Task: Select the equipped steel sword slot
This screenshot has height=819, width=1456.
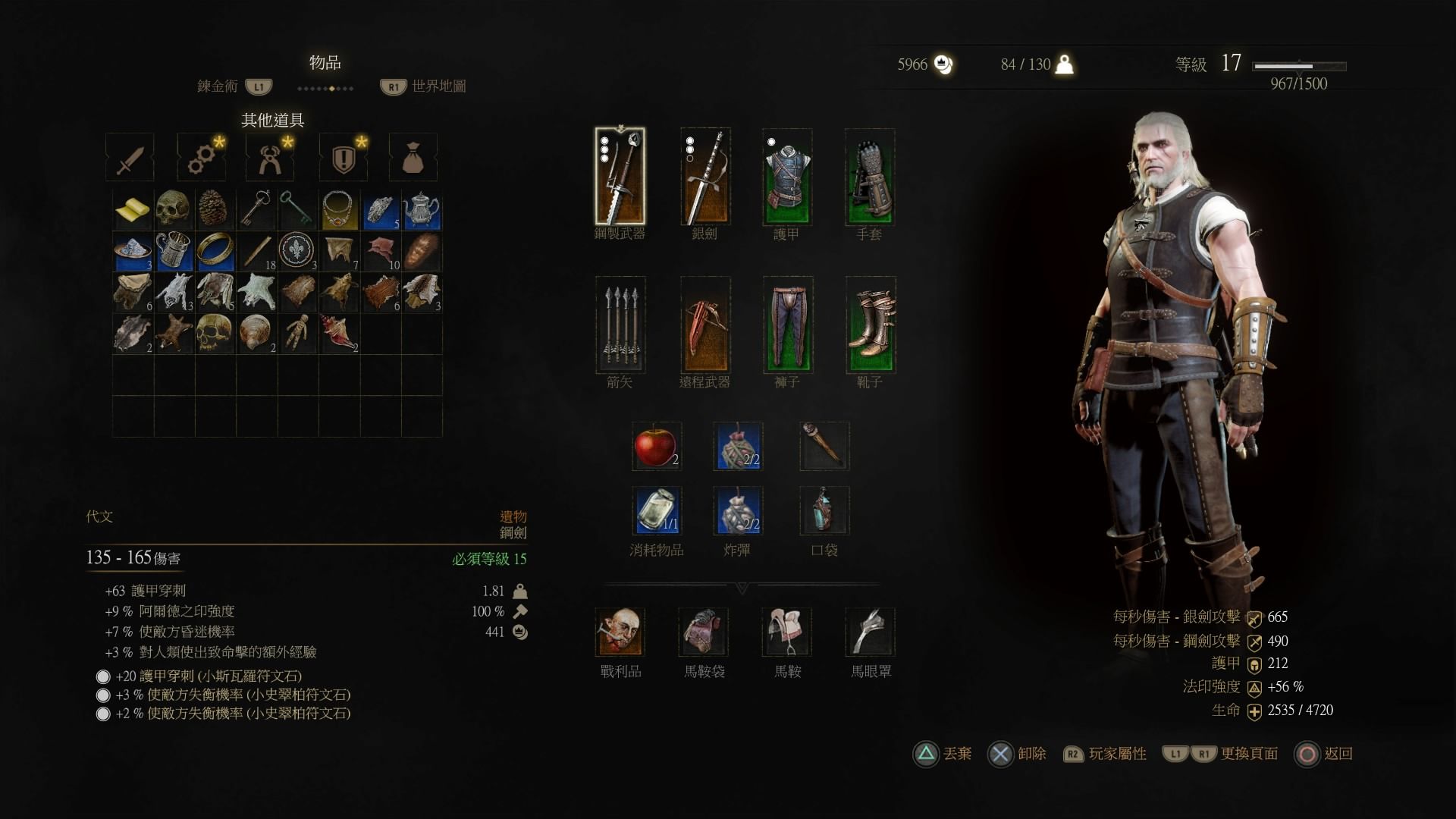Action: tap(620, 177)
